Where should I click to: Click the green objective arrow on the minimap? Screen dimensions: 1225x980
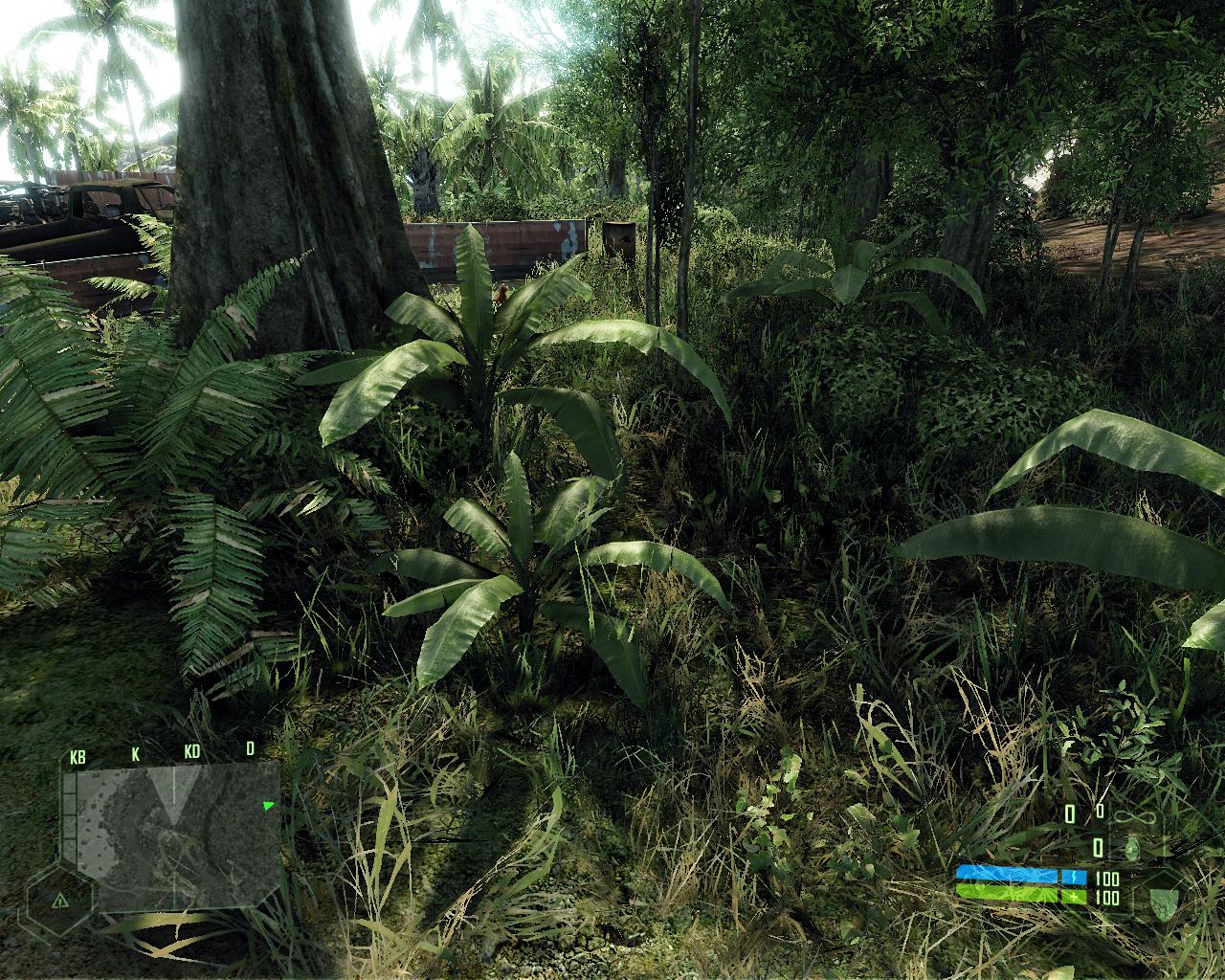[x=269, y=806]
